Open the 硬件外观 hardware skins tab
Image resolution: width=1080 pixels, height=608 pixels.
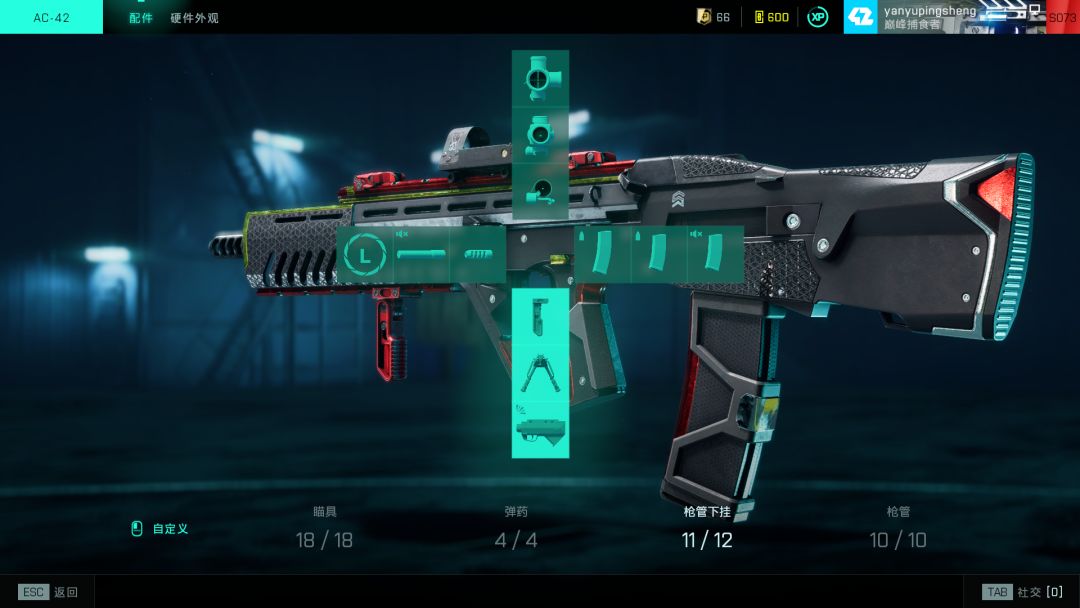194,18
